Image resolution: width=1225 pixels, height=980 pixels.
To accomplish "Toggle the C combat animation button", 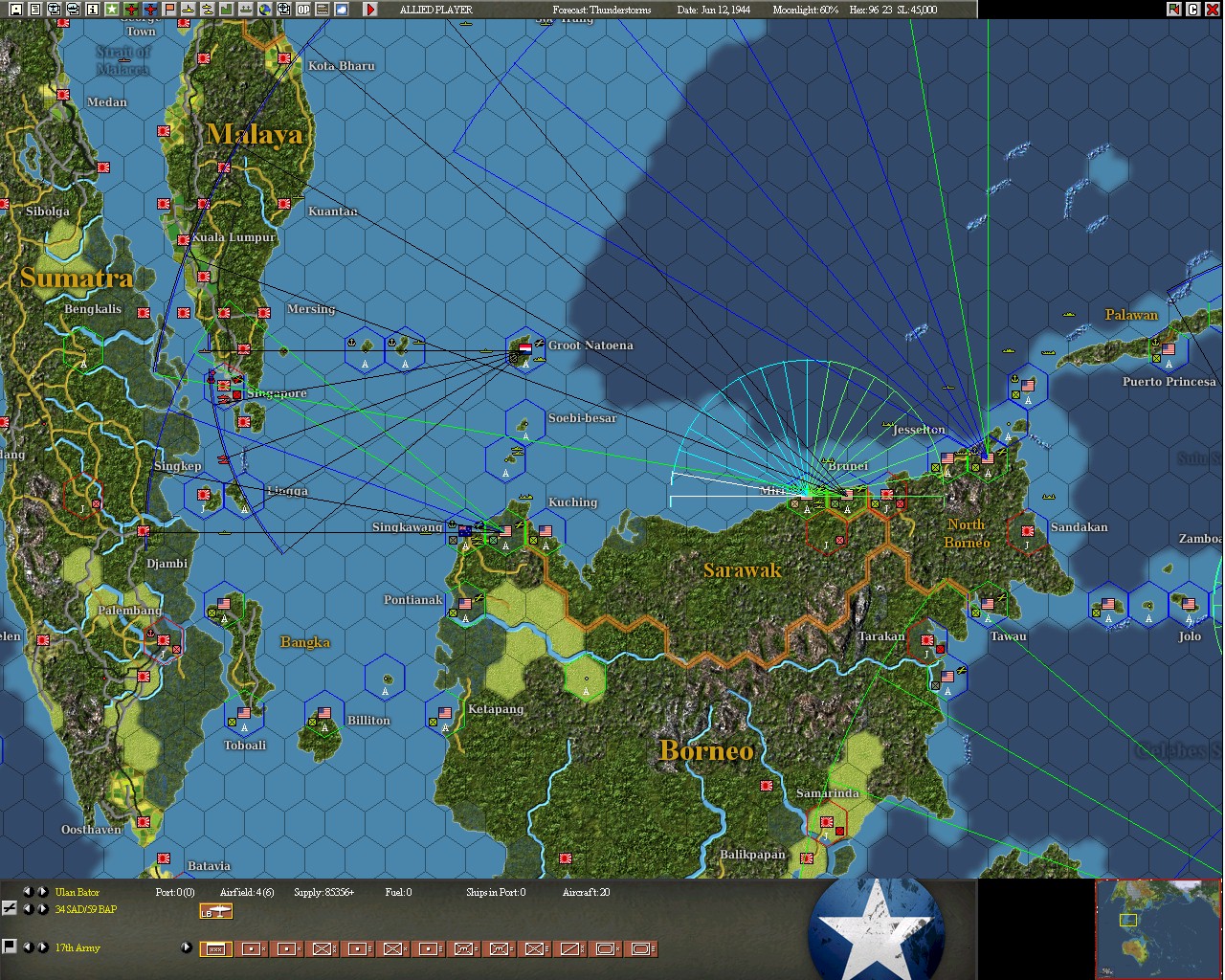I will coord(1192,9).
